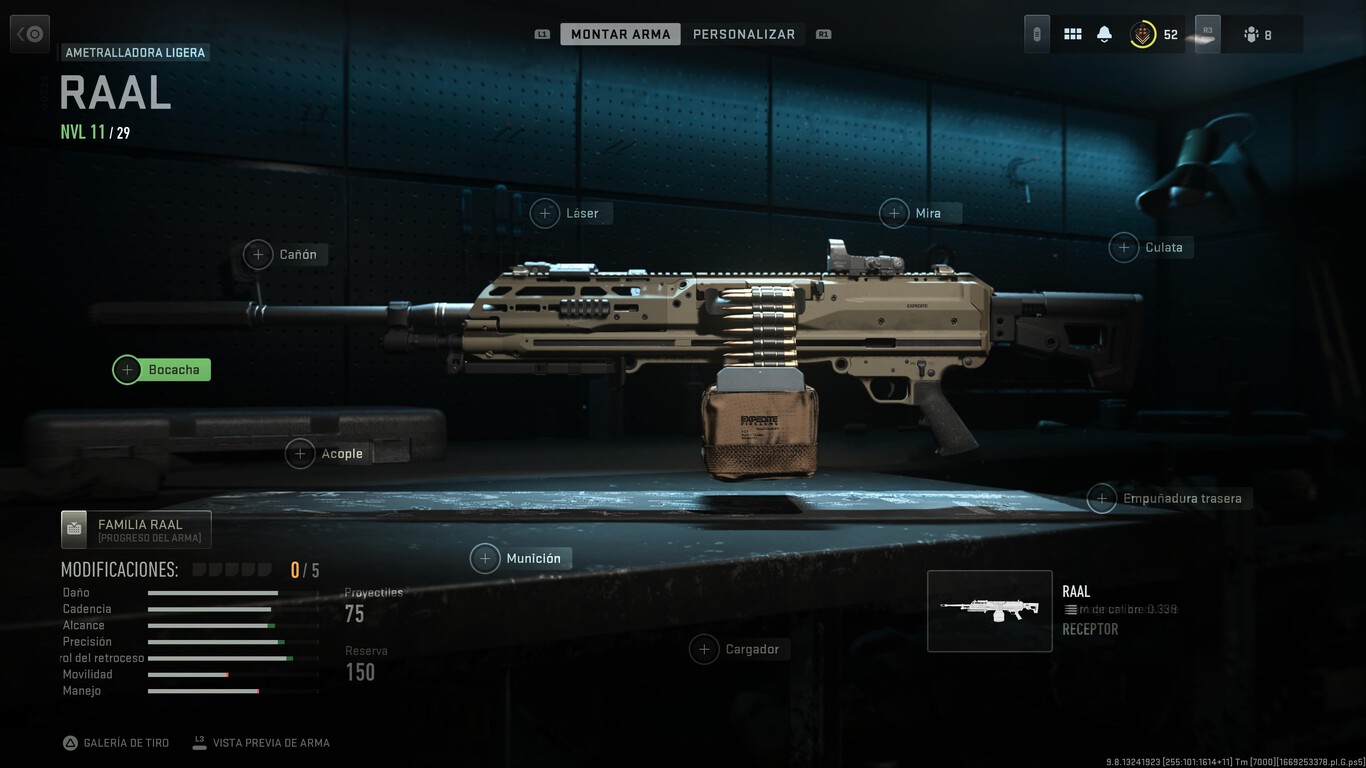Switch to the PERSONALIZAR tab
The height and width of the screenshot is (768, 1366).
(x=744, y=33)
